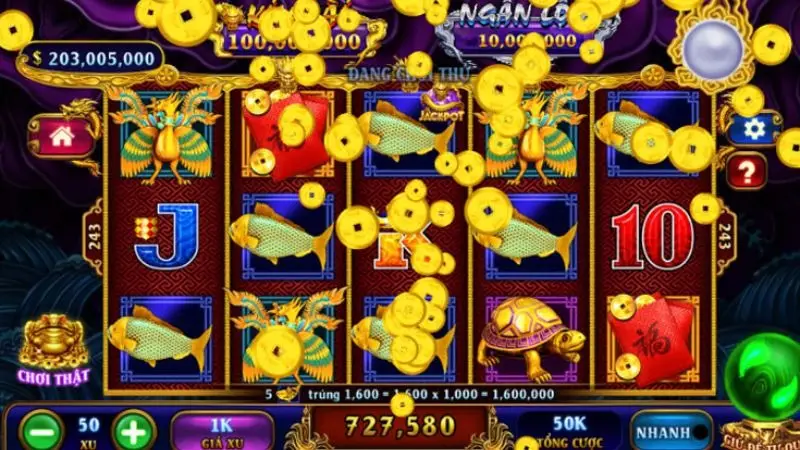Open the 50K Tổng Cược bet panel
This screenshot has height=450, width=800.
pos(568,431)
